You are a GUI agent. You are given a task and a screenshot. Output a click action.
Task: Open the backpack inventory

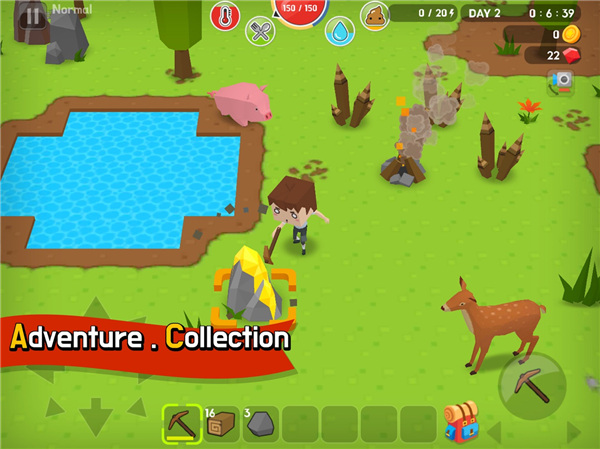tap(461, 422)
